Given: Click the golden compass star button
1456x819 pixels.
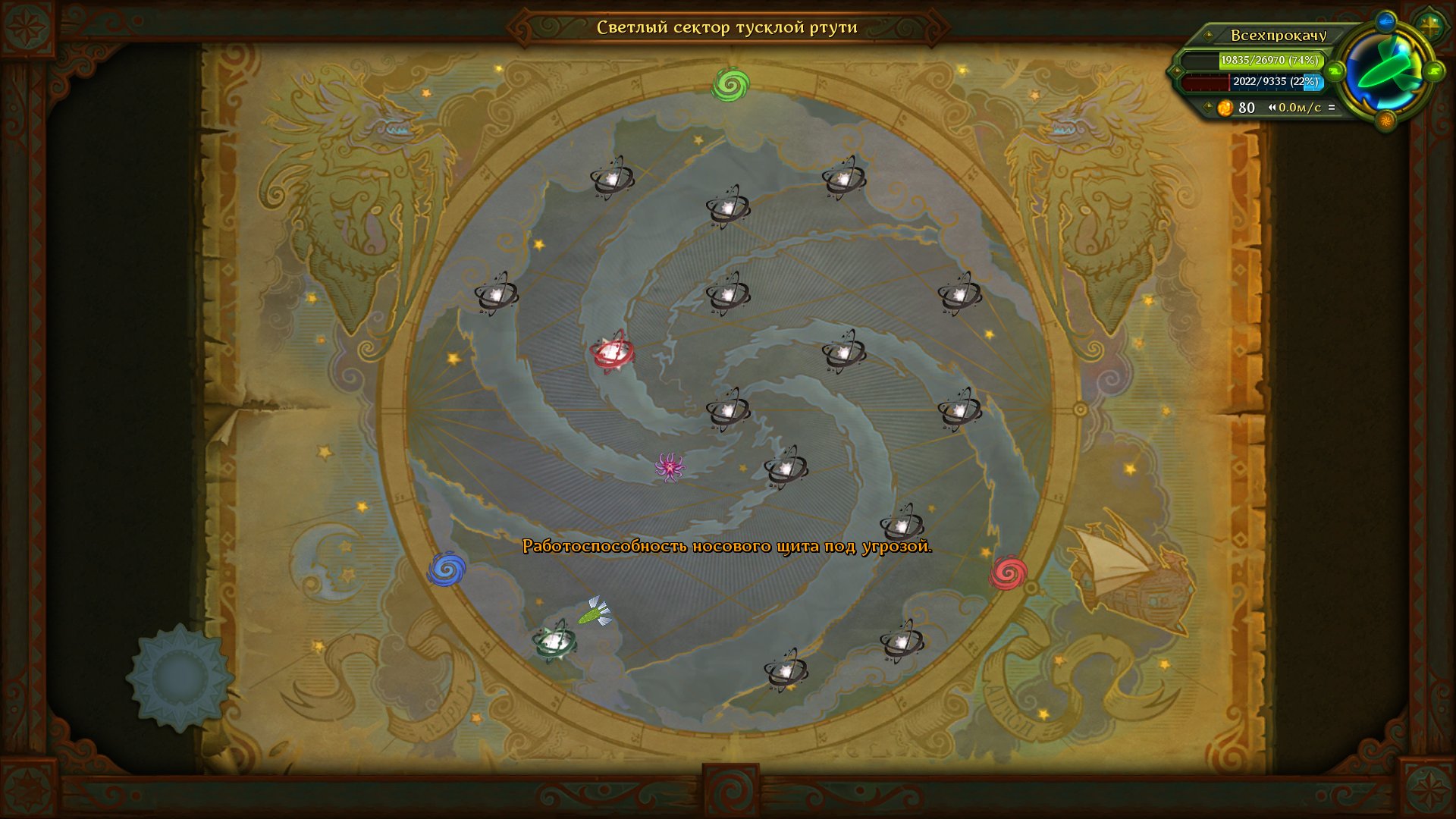Looking at the screenshot, I should [1429, 27].
